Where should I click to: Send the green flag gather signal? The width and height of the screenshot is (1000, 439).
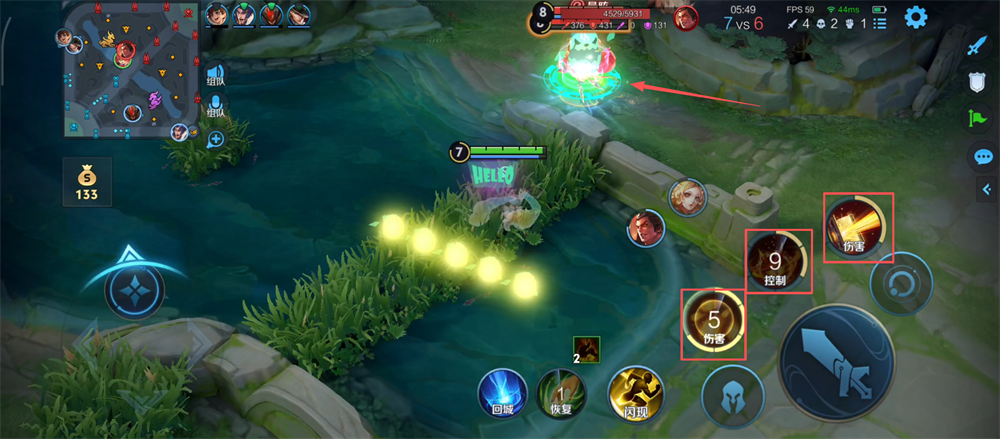click(978, 119)
